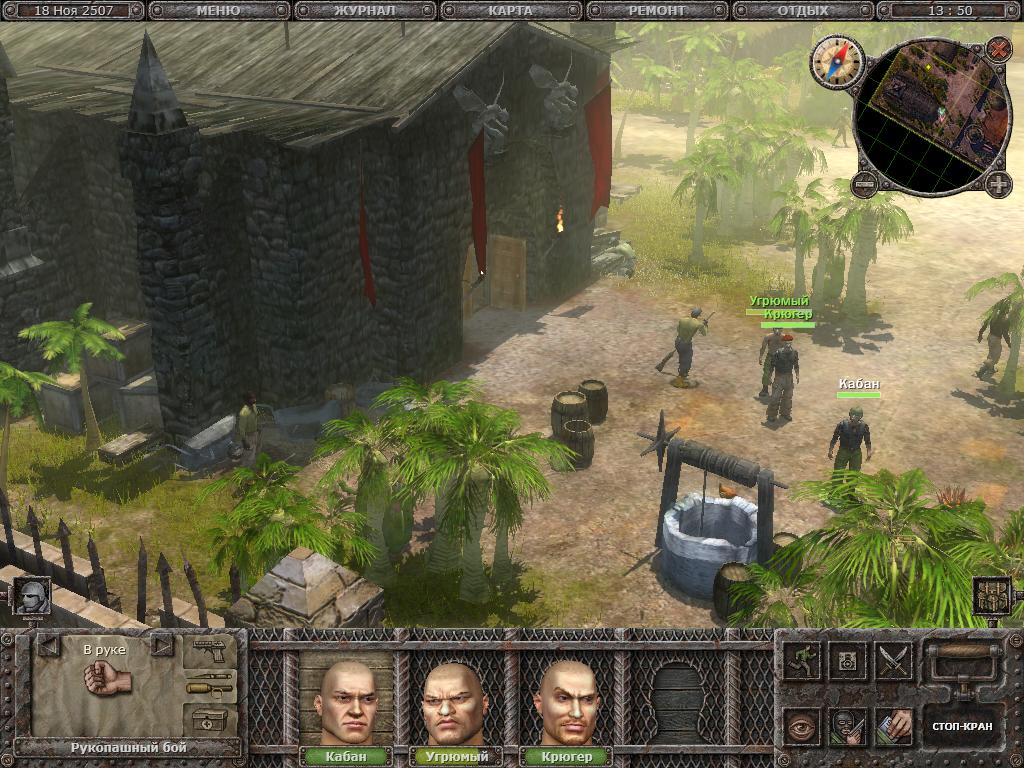Open the ЖУРНАЛ journal

pos(365,11)
